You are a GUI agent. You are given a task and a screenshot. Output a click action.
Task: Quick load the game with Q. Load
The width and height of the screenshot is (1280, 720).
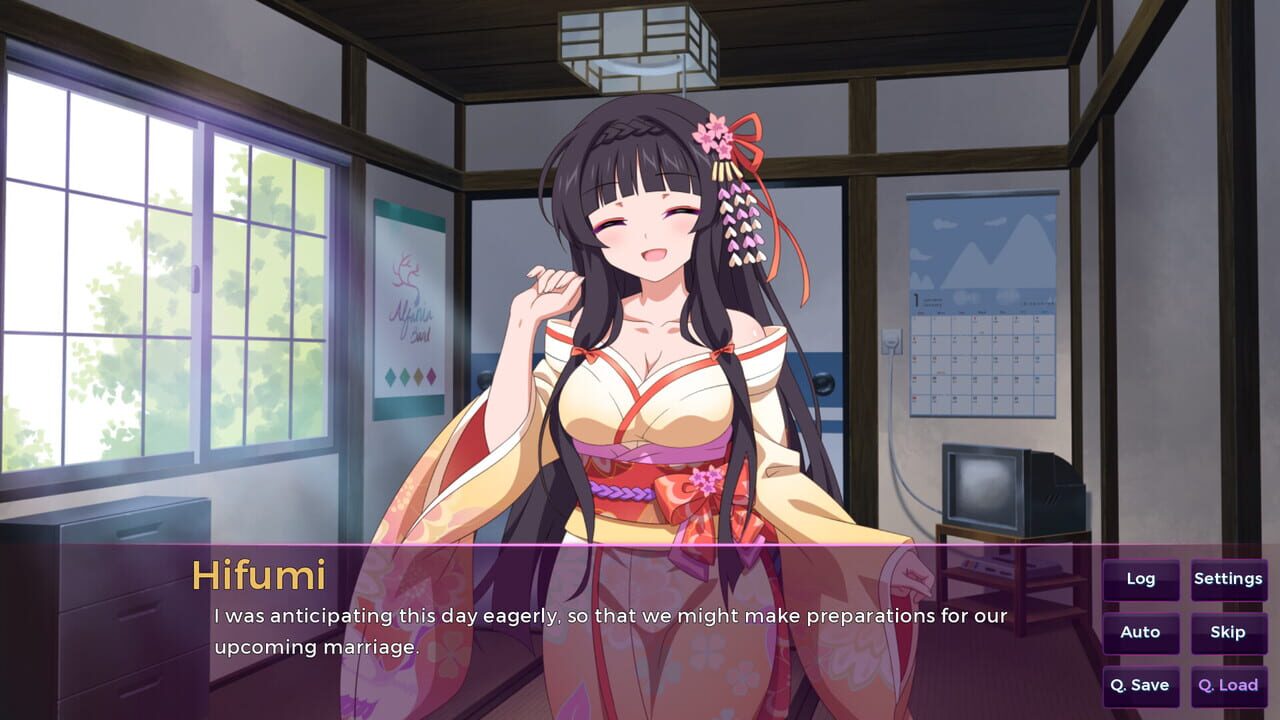(x=1228, y=685)
